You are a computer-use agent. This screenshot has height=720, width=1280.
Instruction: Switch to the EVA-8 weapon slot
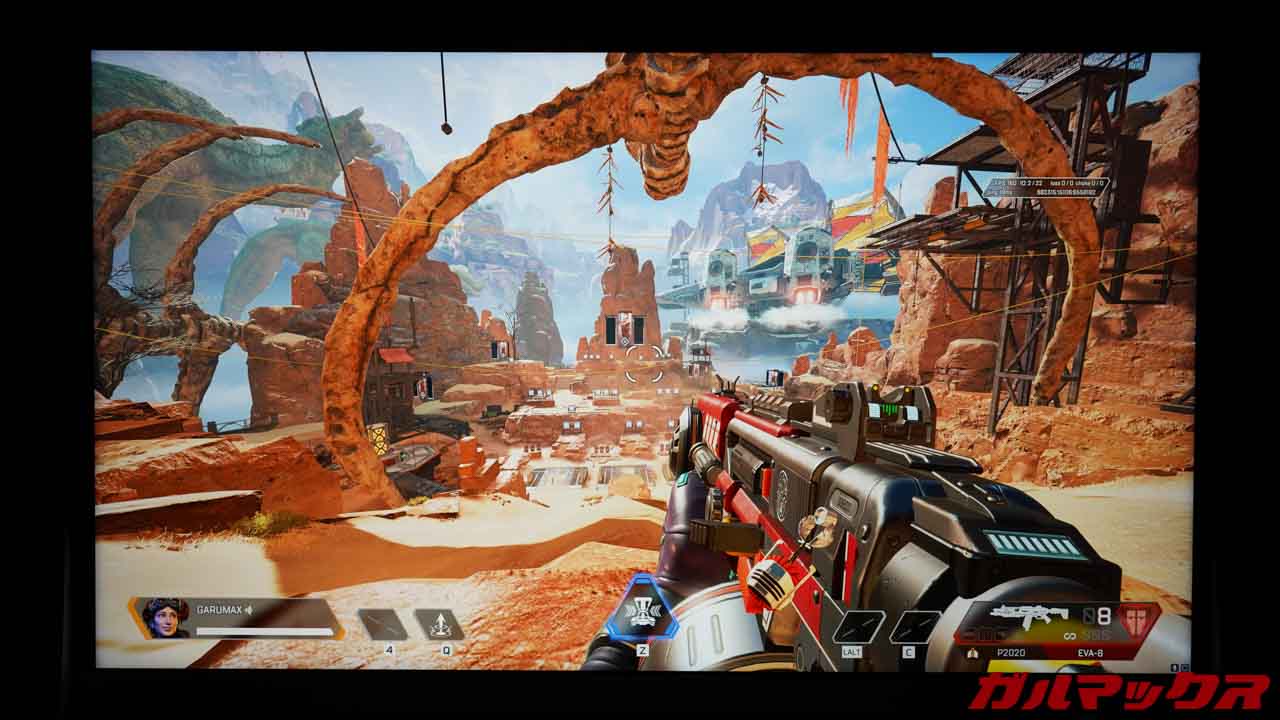coord(1091,651)
